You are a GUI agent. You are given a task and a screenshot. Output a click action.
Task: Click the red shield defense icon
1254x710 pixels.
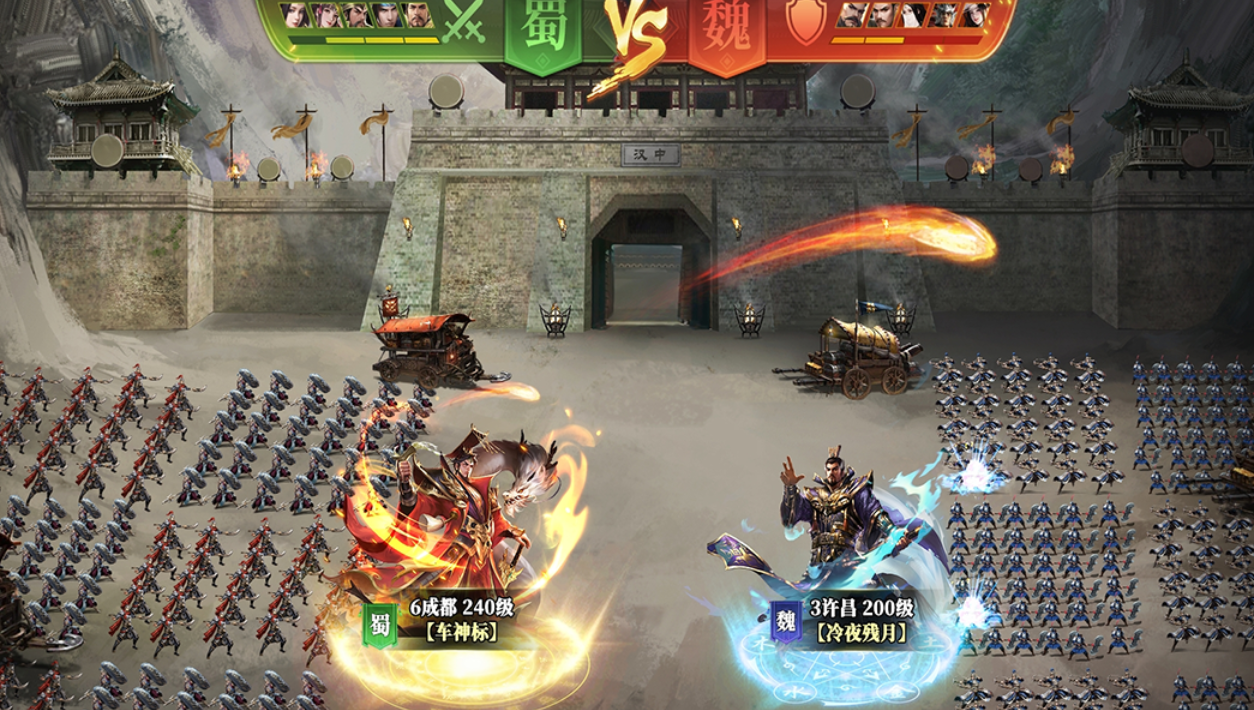pos(805,22)
